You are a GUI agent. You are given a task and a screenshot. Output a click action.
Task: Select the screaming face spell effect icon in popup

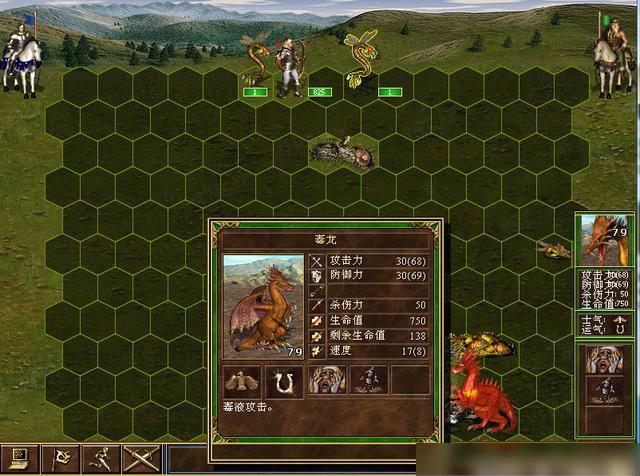(326, 380)
